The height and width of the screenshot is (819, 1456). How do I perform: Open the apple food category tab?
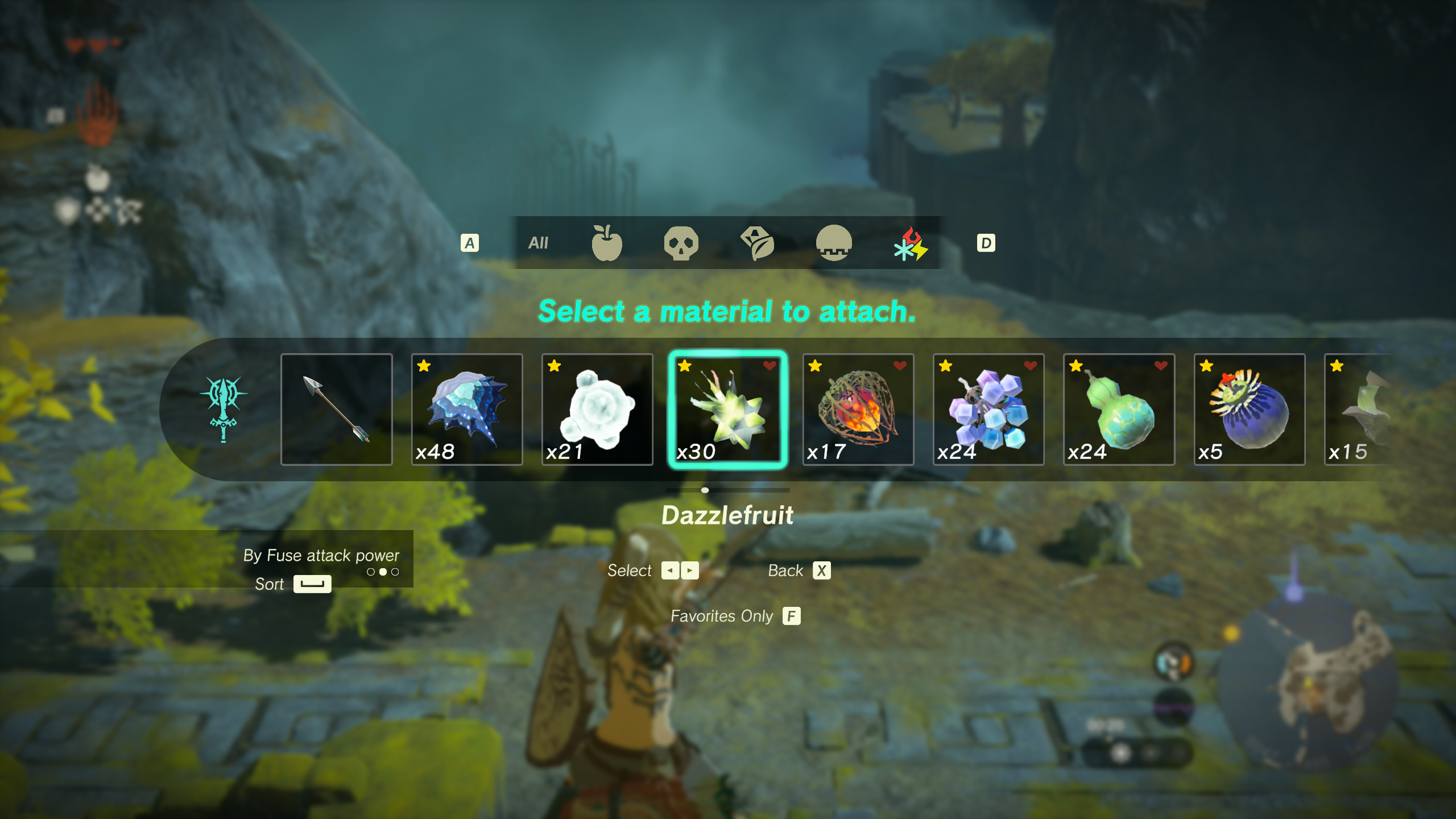[x=606, y=243]
